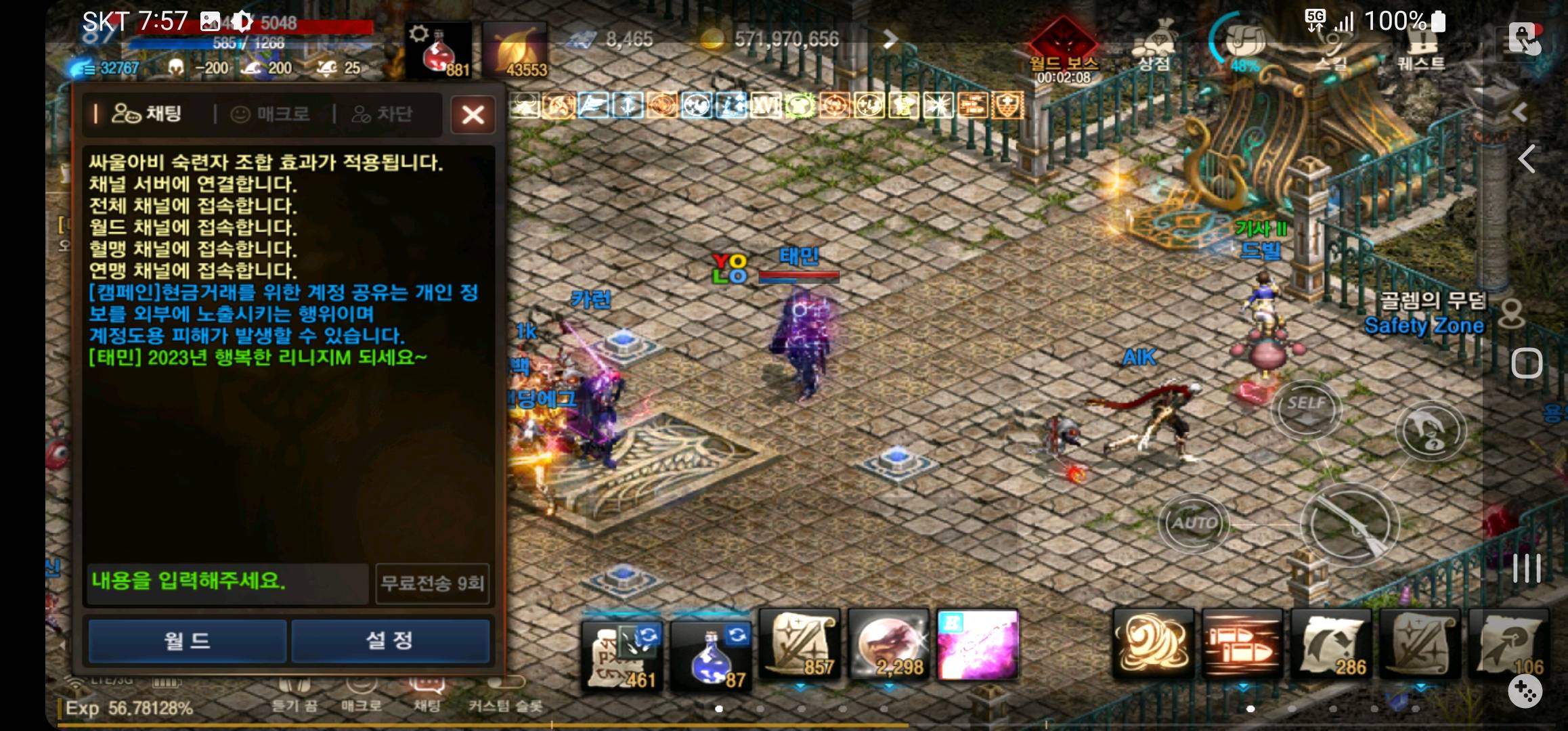Collapse the side panel with the left arrow
Screen dimensions: 1568x731
[1527, 159]
